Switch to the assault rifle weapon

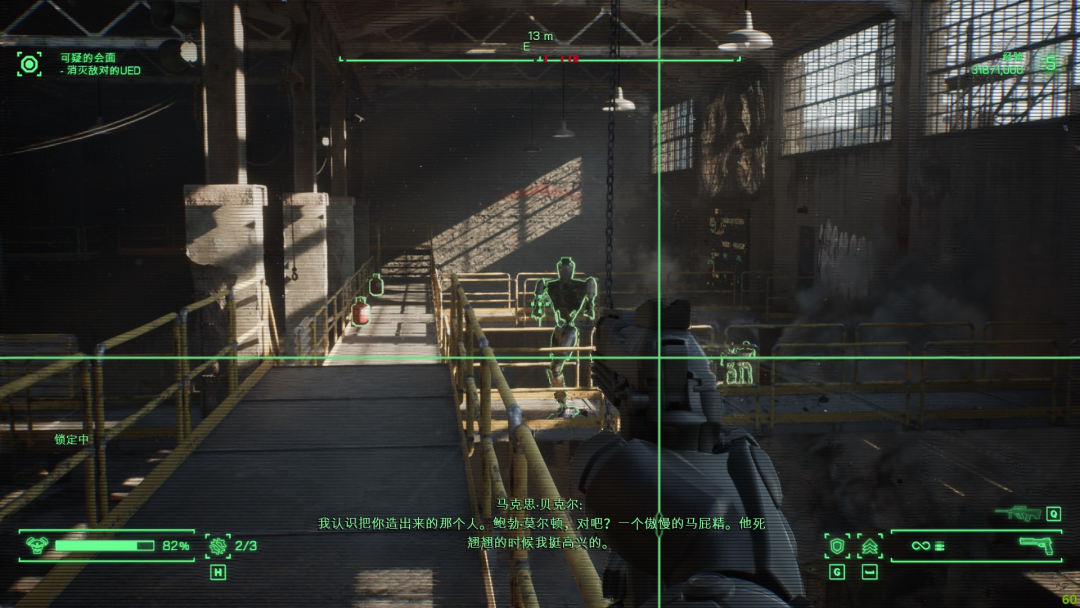tap(1018, 514)
